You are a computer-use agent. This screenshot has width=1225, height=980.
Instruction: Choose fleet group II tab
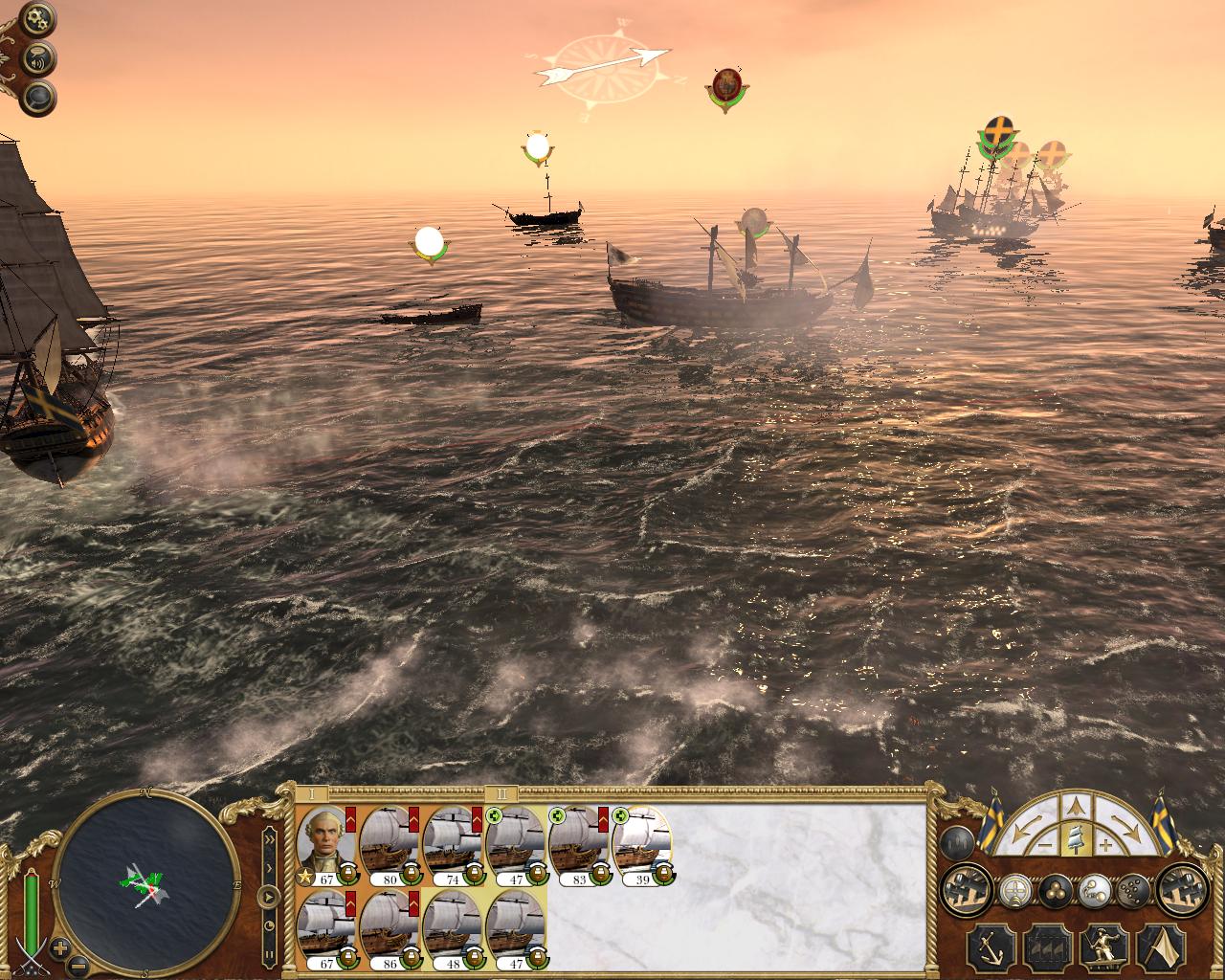tap(501, 794)
